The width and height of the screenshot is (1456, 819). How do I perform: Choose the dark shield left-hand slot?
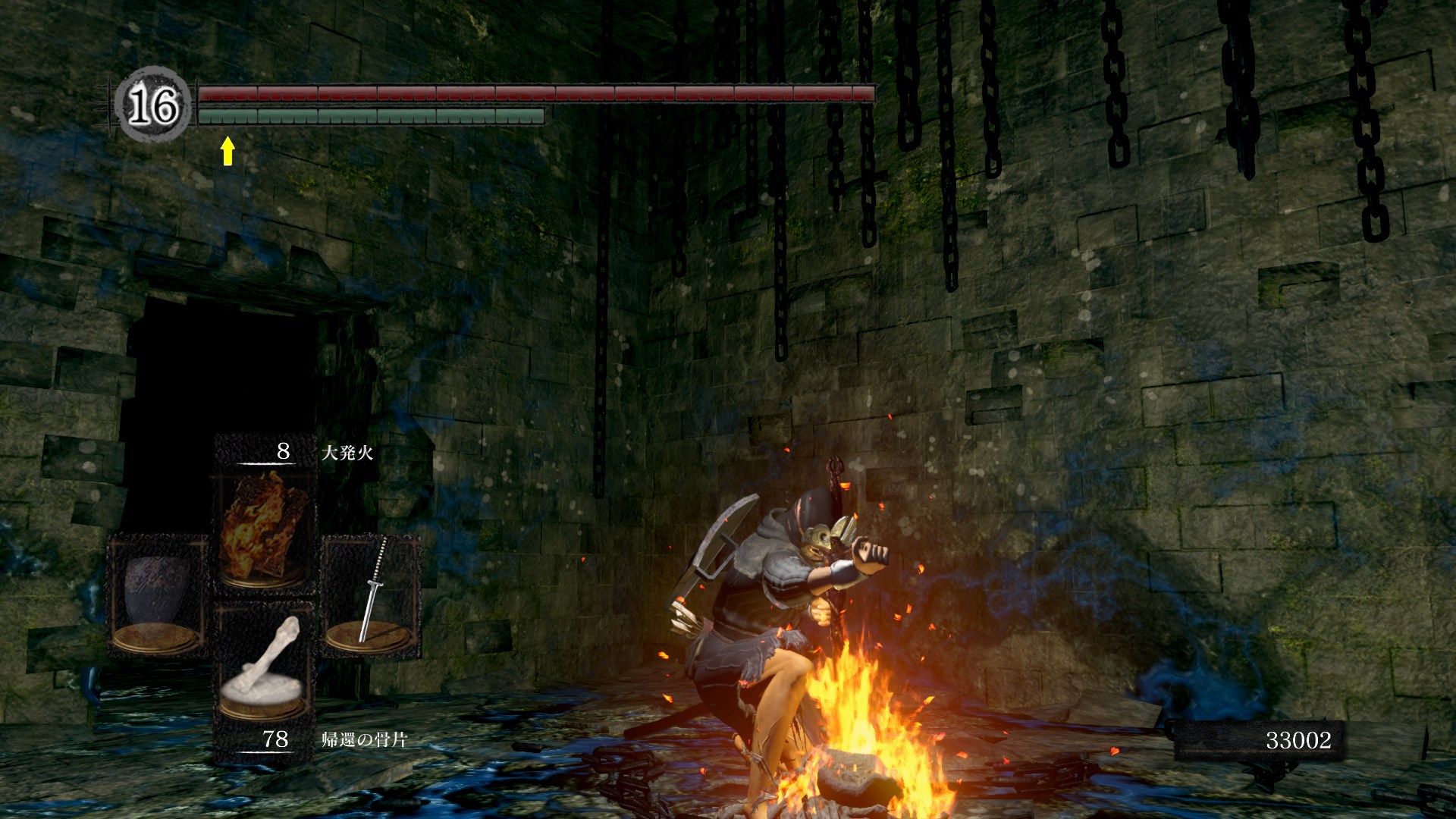tap(157, 593)
